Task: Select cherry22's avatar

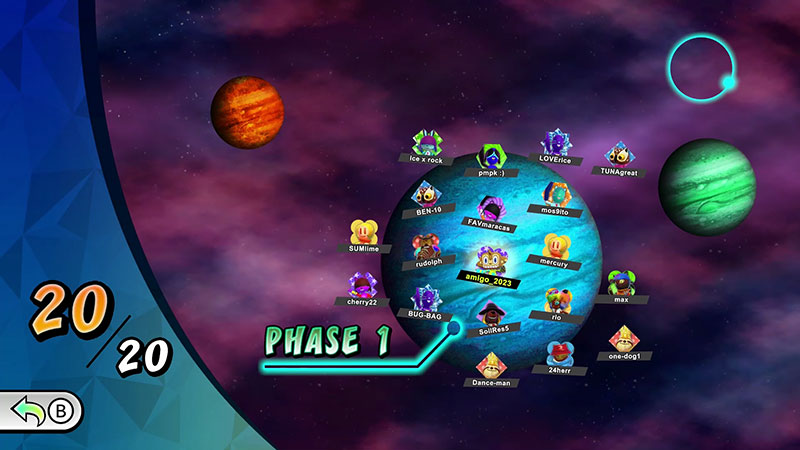Action: [360, 286]
